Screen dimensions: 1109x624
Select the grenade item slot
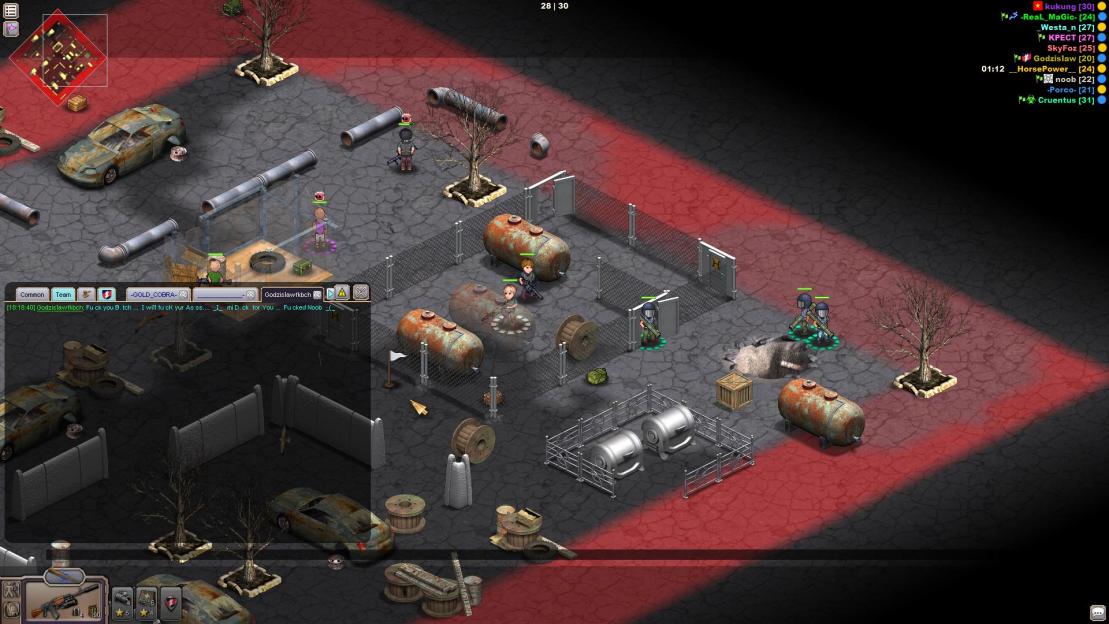click(123, 601)
